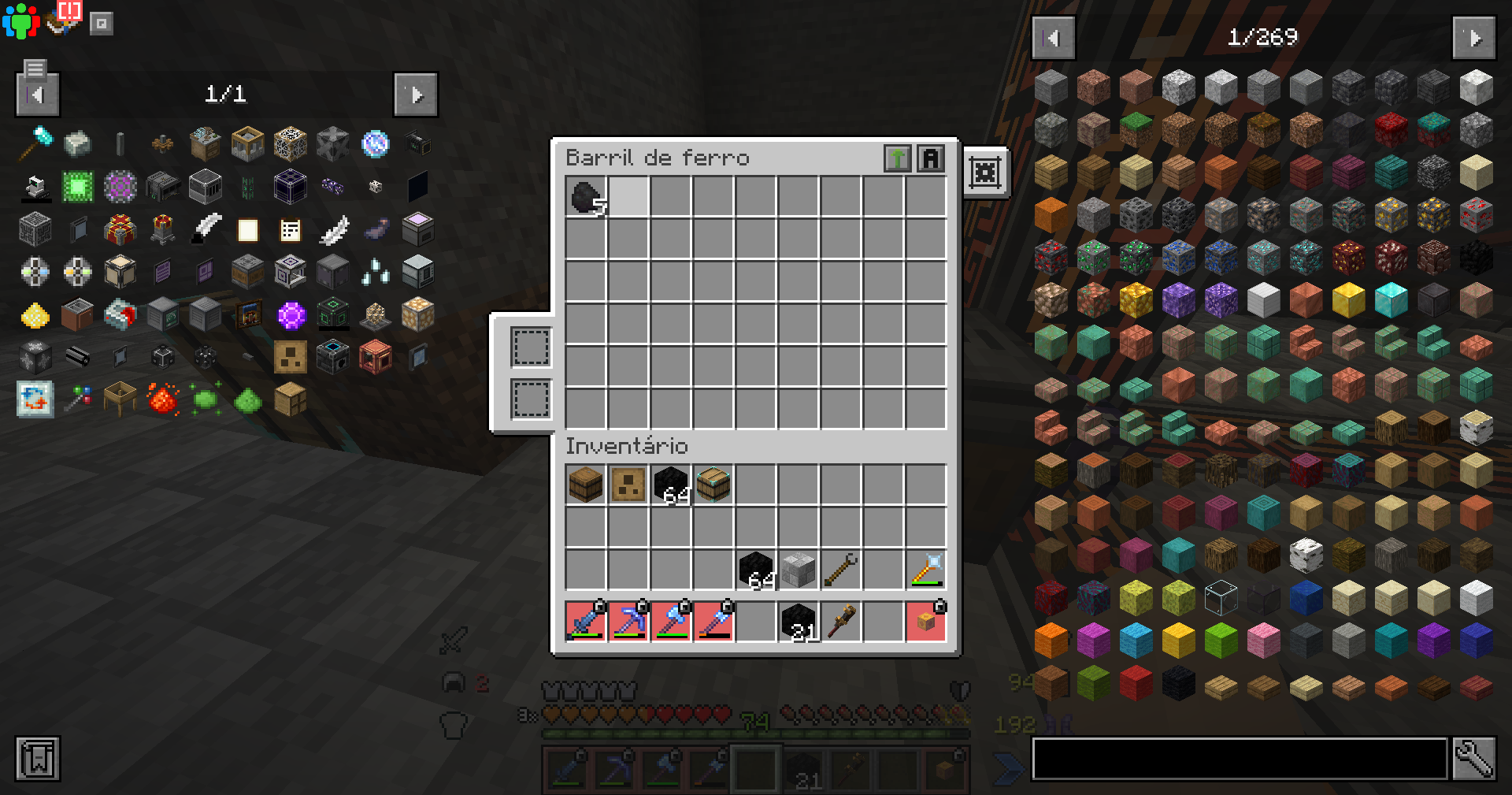Switch to the Inventário section of the barrel GUI
The width and height of the screenshot is (1512, 795).
[x=626, y=447]
